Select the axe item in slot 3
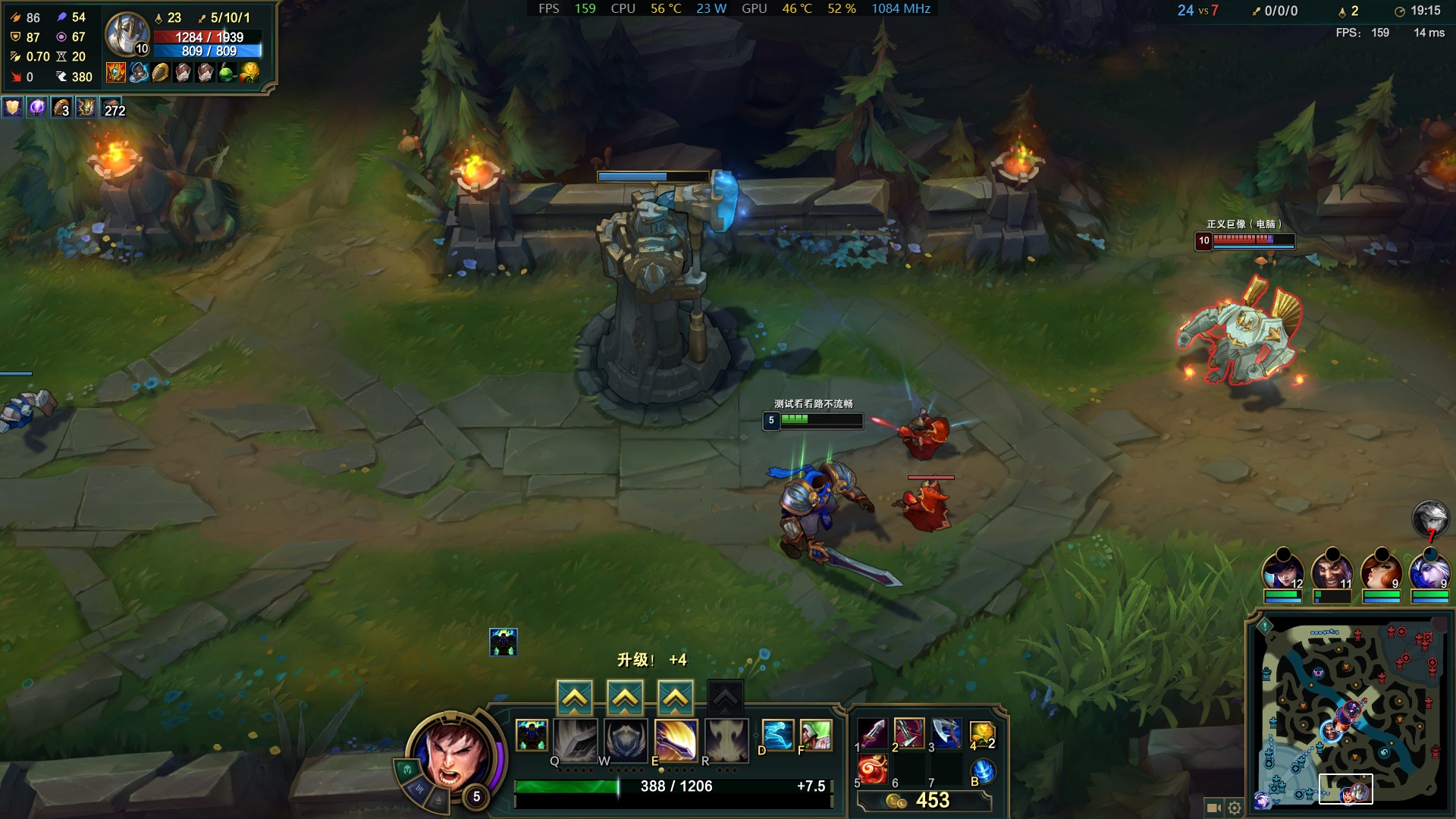 point(946,733)
